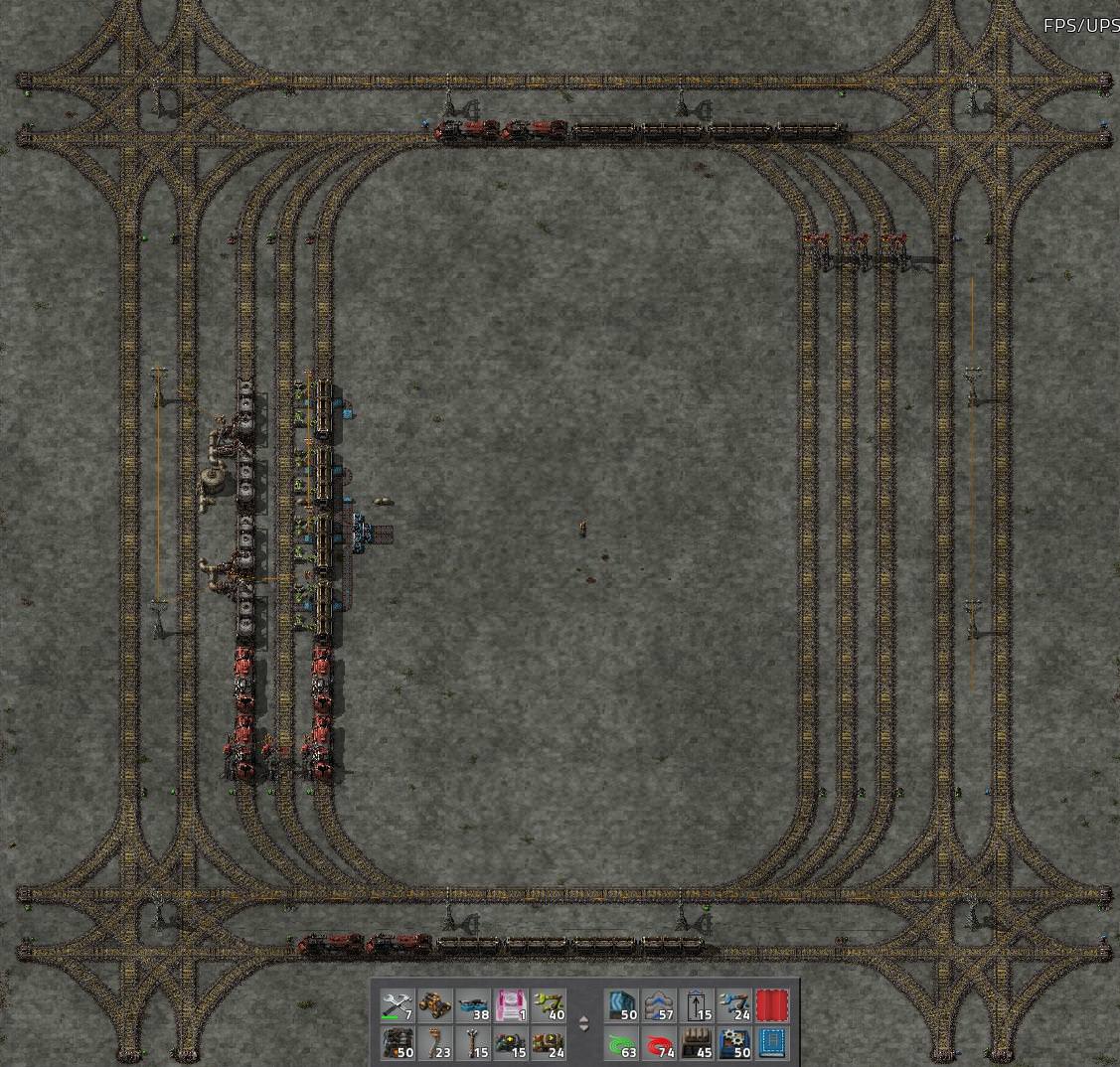This screenshot has height=1067, width=1120.
Task: Choose the green inserter stack of 40
Action: (549, 1006)
